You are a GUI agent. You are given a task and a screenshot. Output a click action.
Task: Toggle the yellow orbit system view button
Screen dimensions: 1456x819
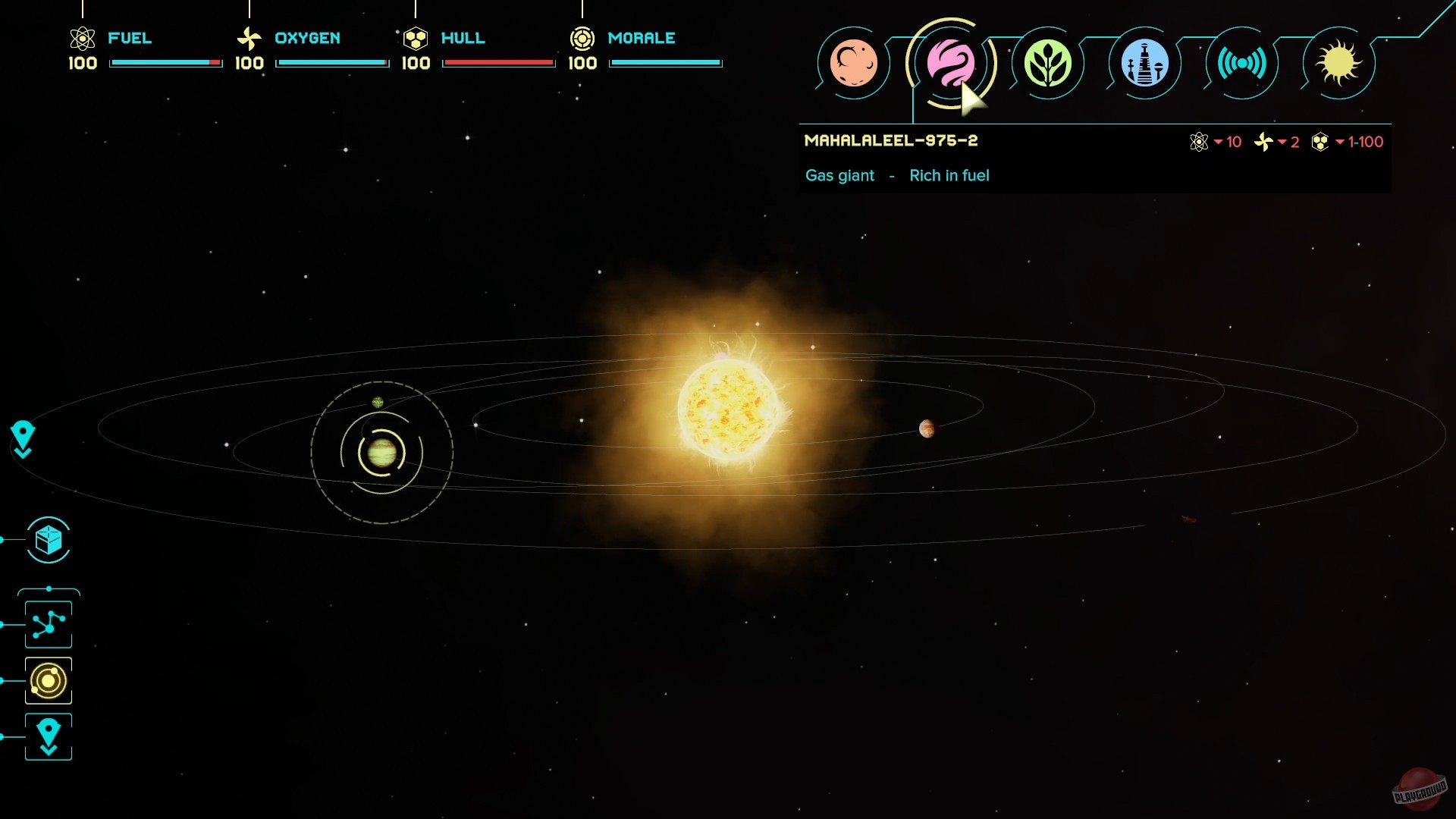click(x=48, y=681)
